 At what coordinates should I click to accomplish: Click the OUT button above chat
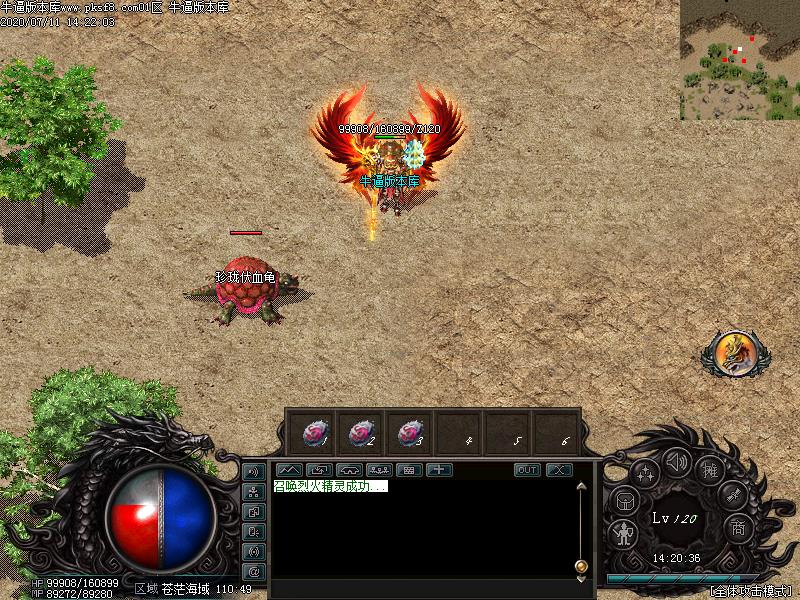coord(527,470)
